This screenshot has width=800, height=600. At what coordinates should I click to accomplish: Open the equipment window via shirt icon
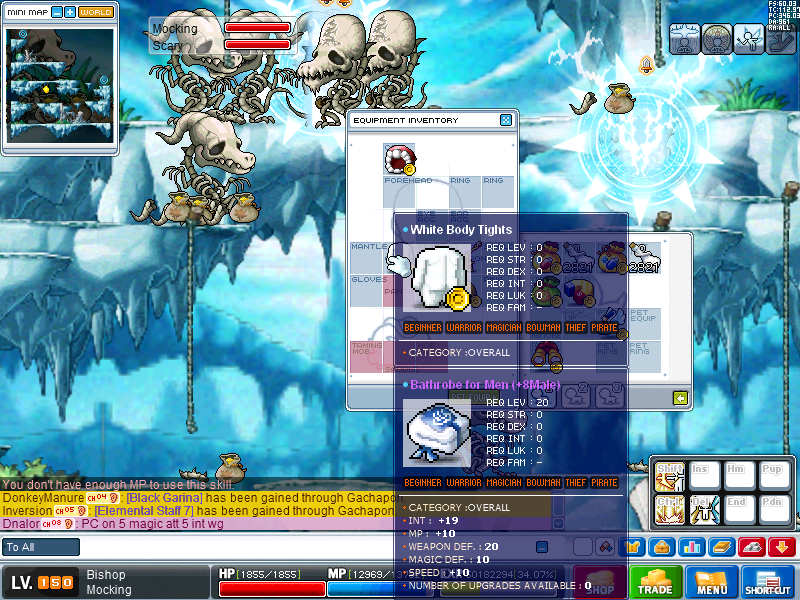pos(632,547)
